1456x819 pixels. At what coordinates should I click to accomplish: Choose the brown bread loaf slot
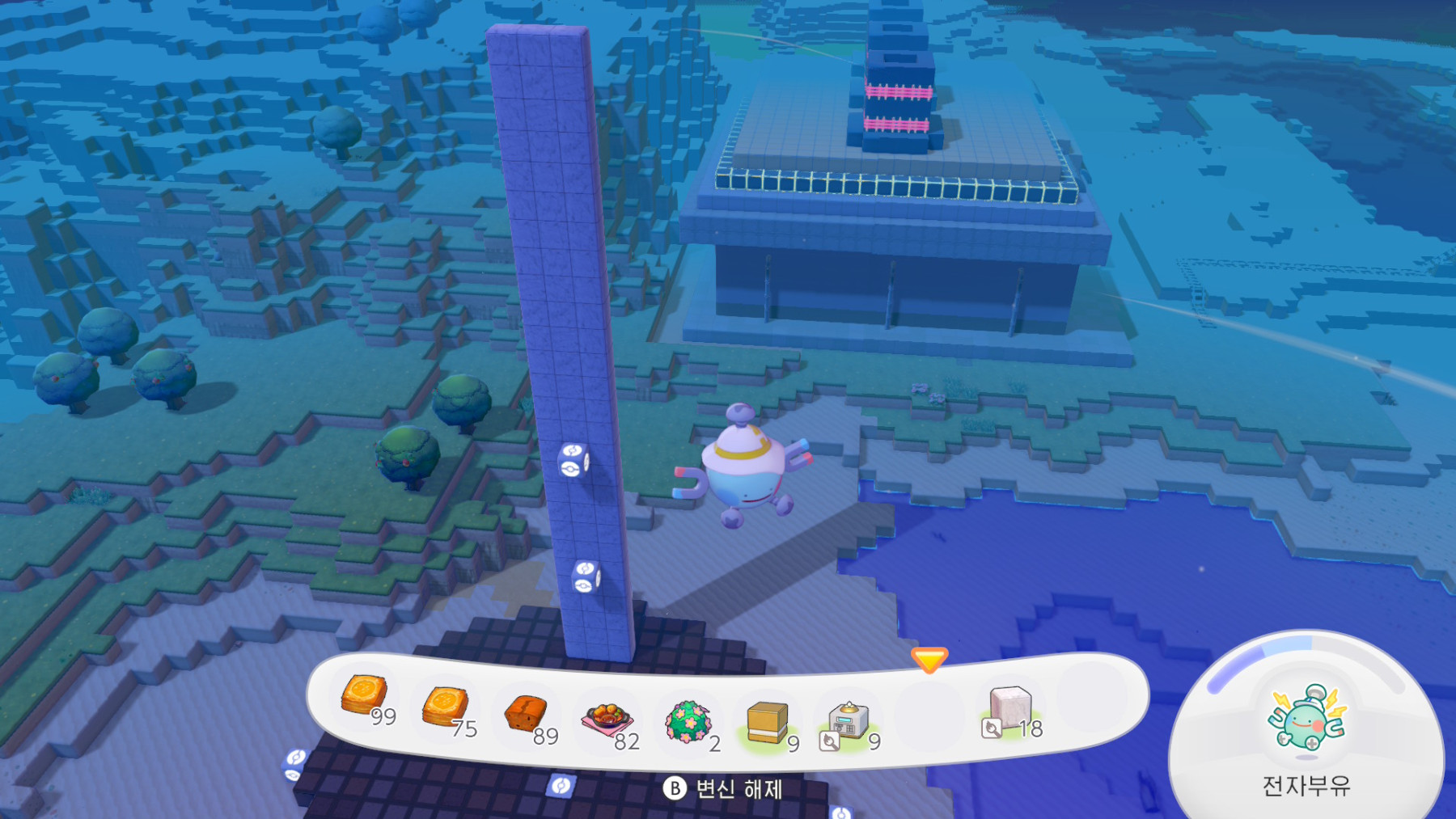click(526, 714)
